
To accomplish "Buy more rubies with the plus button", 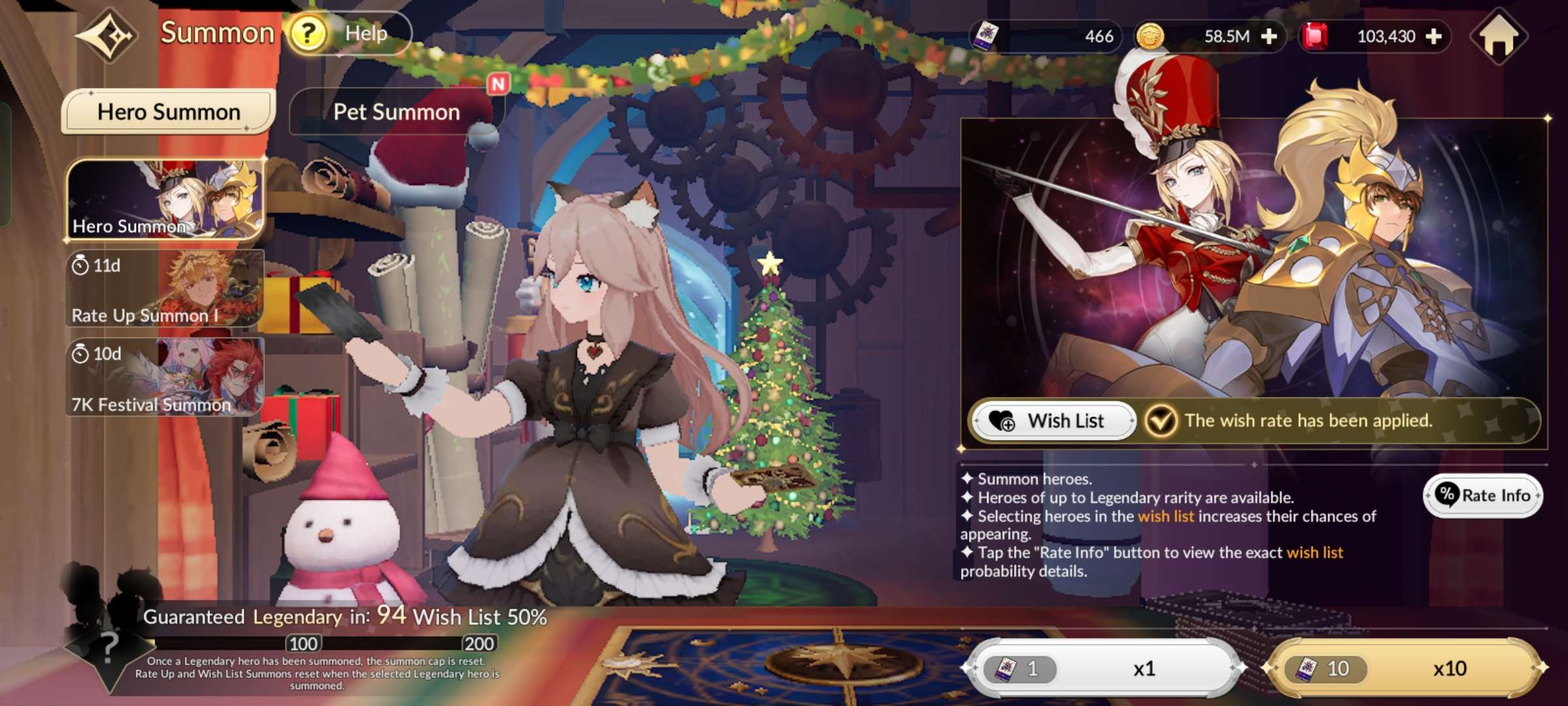I will click(x=1433, y=37).
